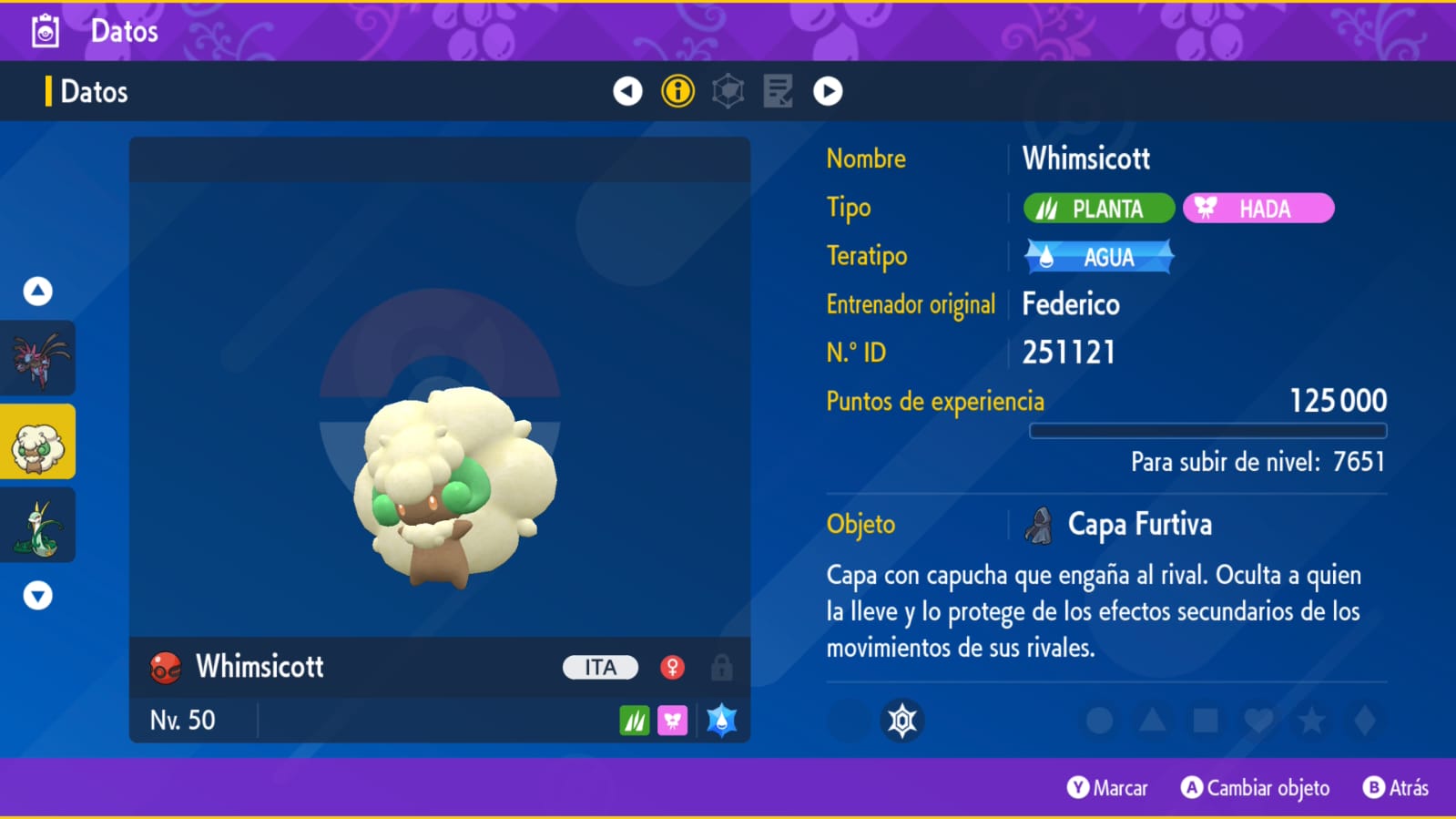The width and height of the screenshot is (1456, 819).
Task: Switch to the stats hexagon tab
Action: 728,91
